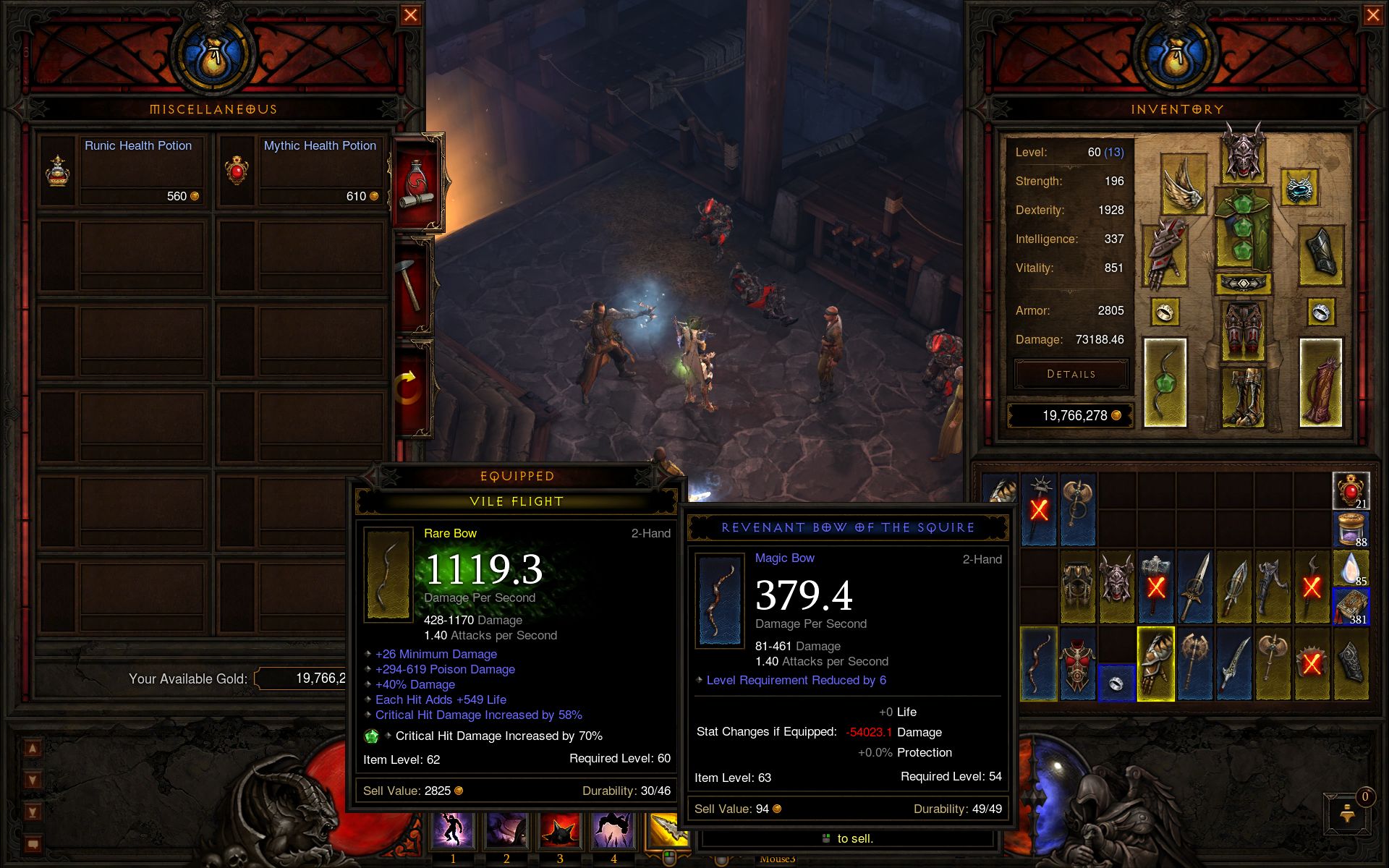The image size is (1389, 868).
Task: Select the blue ring in the inventory
Action: (x=1116, y=684)
